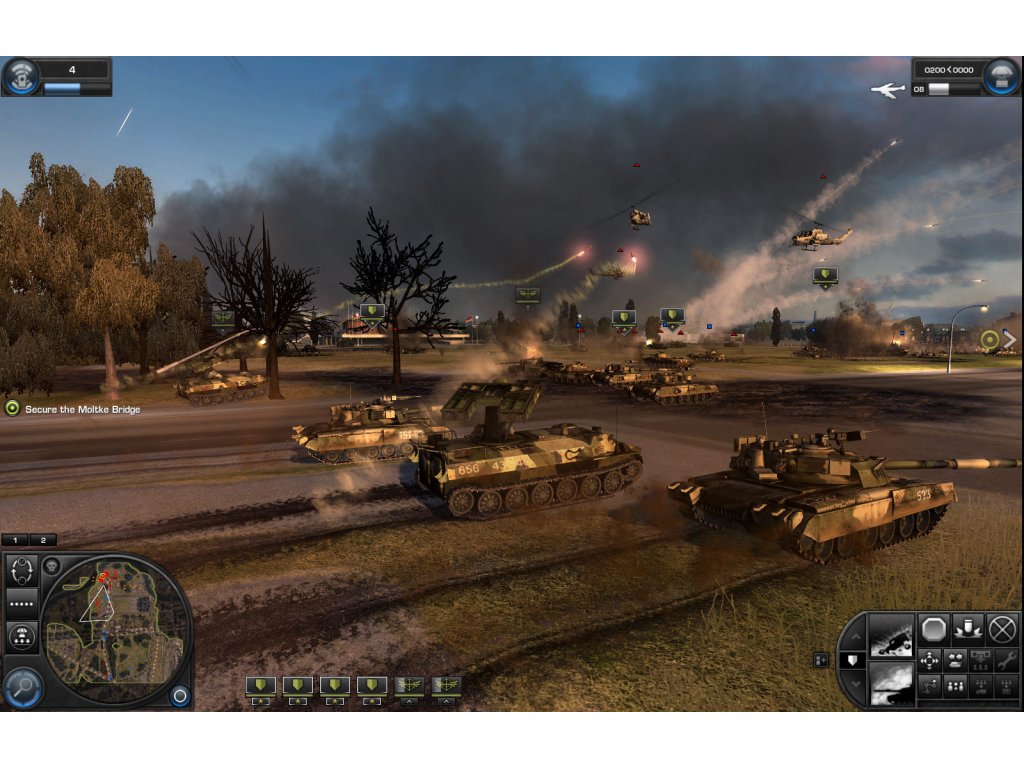Use the repair wrench command
This screenshot has width=1024, height=768.
click(x=1004, y=660)
